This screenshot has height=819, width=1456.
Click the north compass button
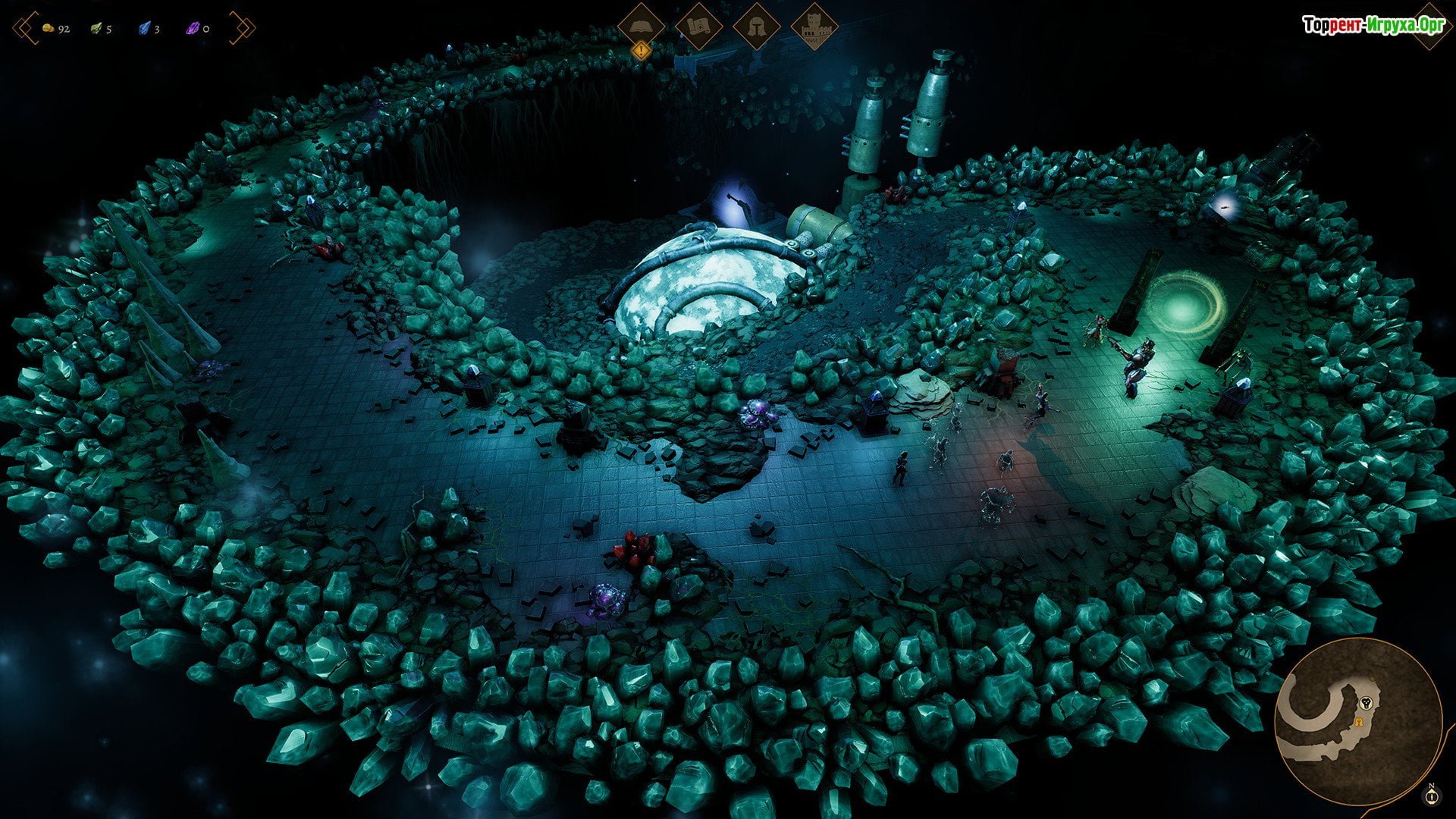pos(1432,795)
